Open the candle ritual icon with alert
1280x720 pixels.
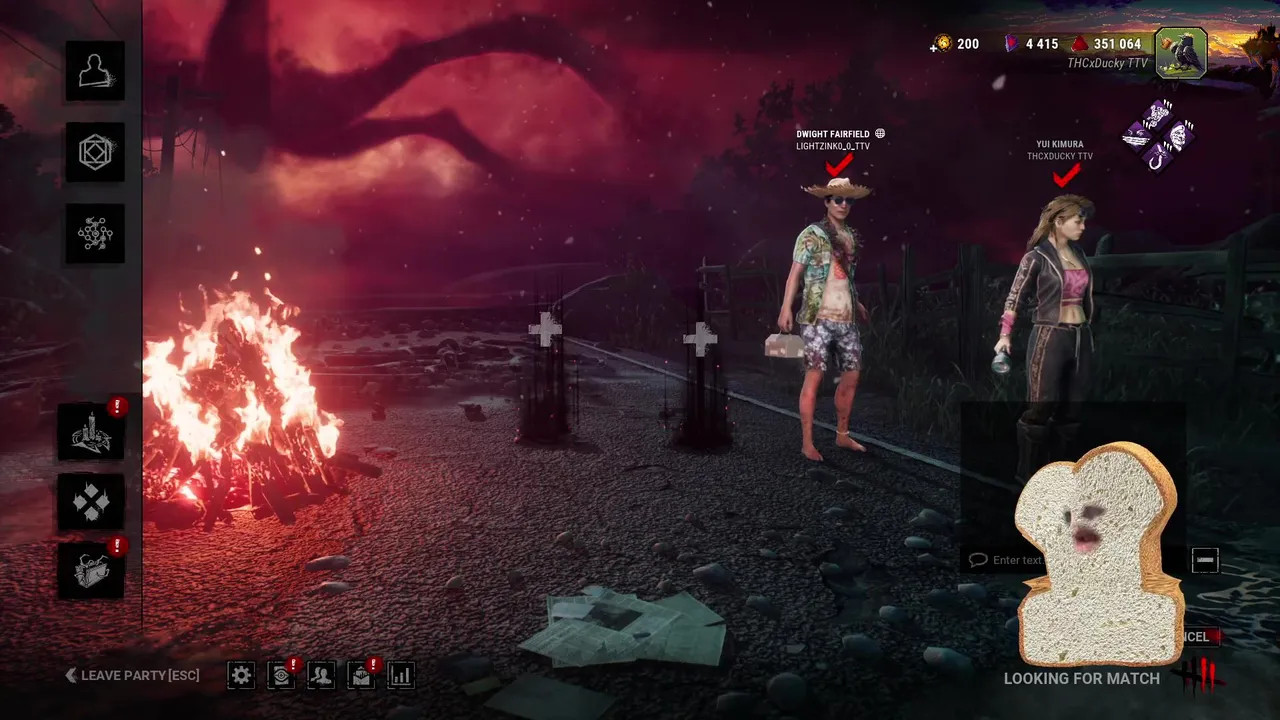tap(91, 431)
